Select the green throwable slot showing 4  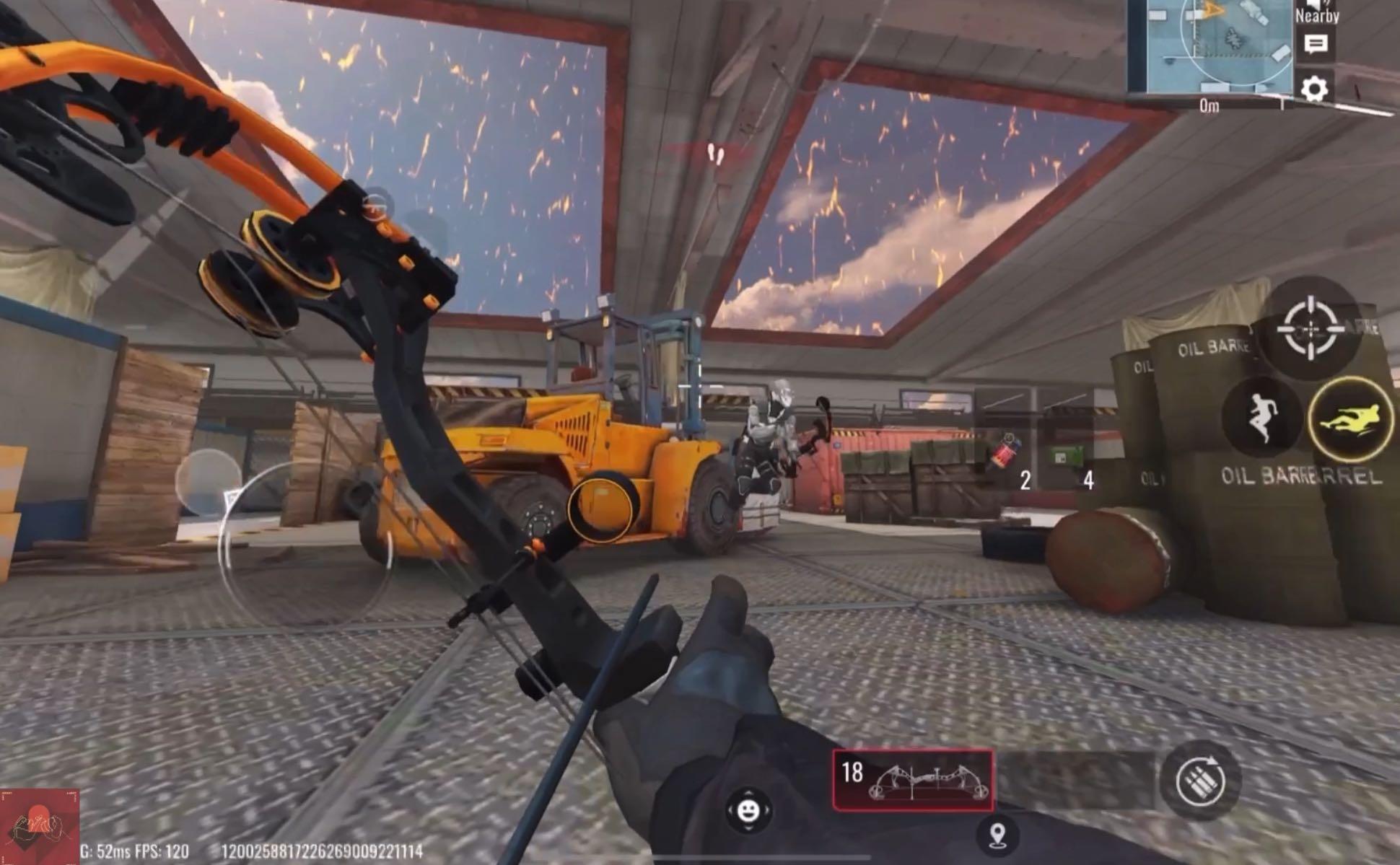pos(1065,455)
